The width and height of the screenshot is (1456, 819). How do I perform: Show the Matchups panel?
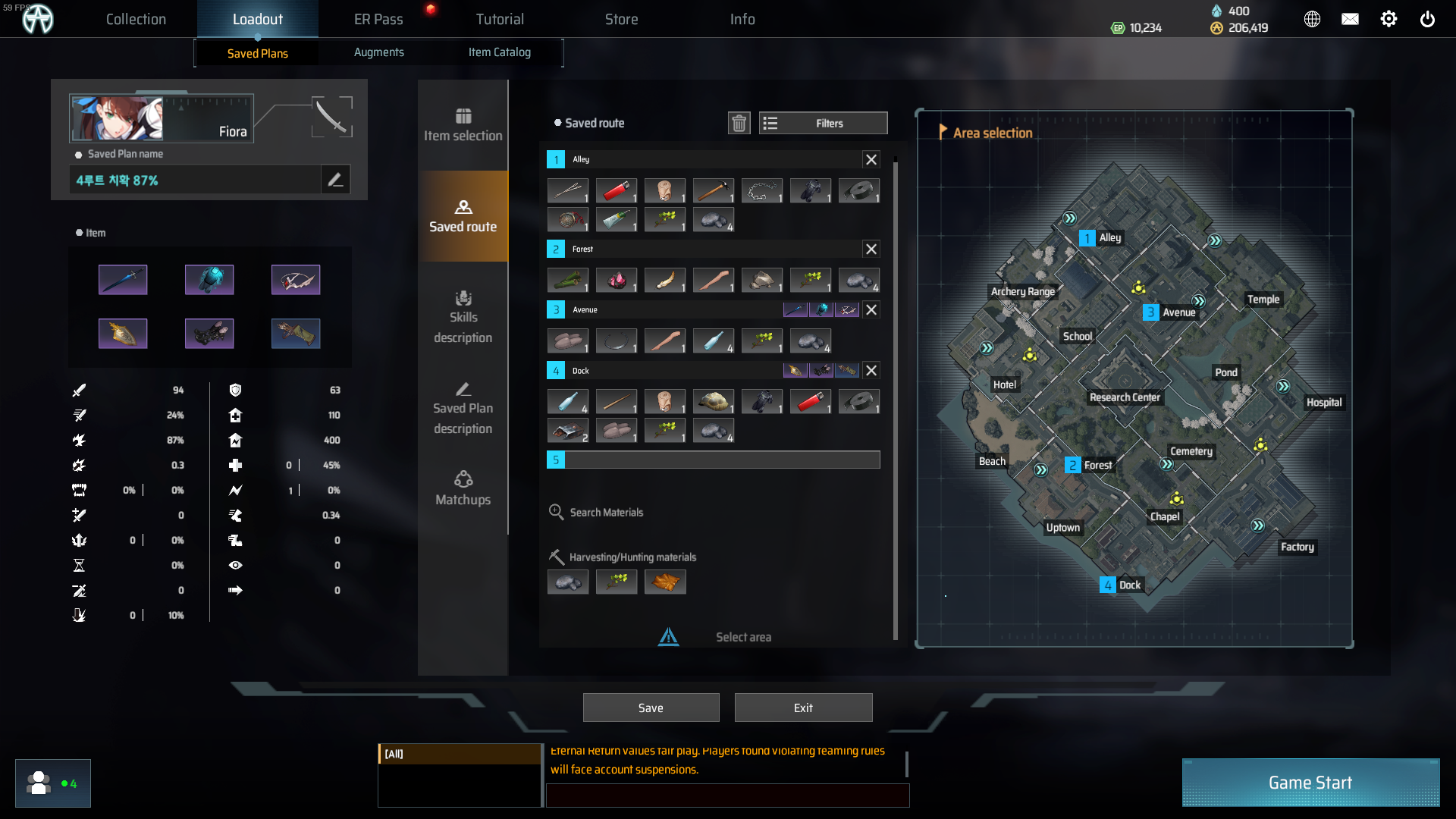tap(463, 488)
